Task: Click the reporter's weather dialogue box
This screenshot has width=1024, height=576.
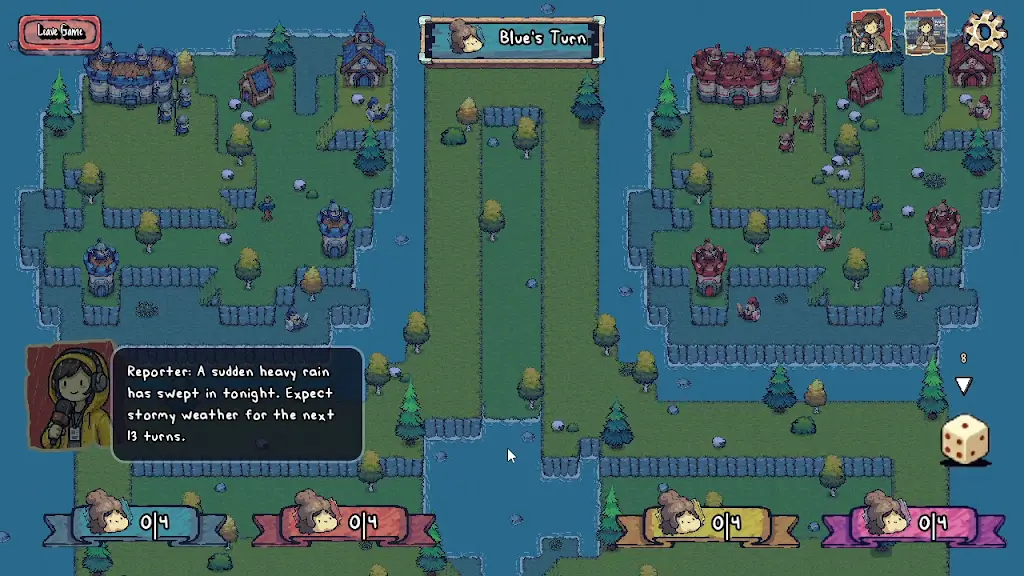Action: point(237,403)
